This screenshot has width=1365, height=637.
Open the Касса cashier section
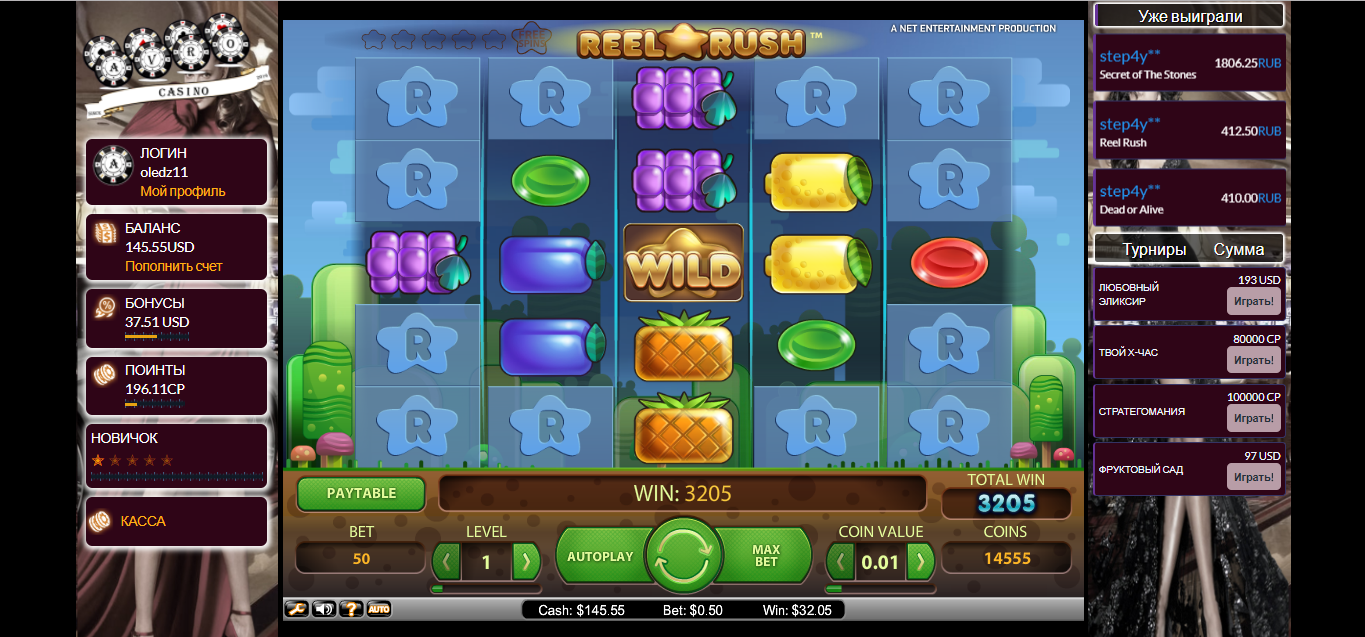[143, 521]
